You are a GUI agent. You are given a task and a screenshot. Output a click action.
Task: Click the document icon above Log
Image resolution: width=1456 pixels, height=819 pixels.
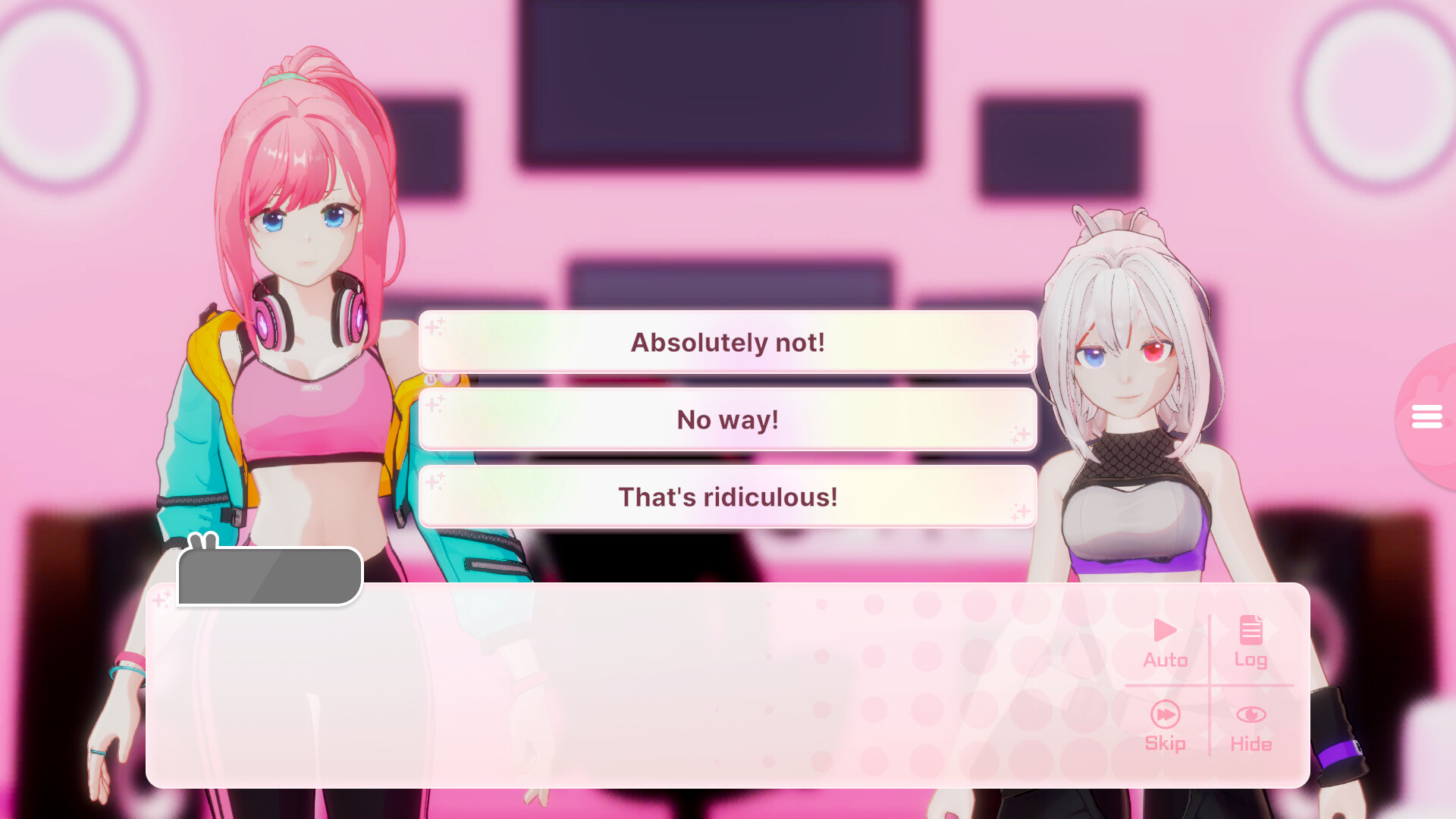click(1251, 628)
